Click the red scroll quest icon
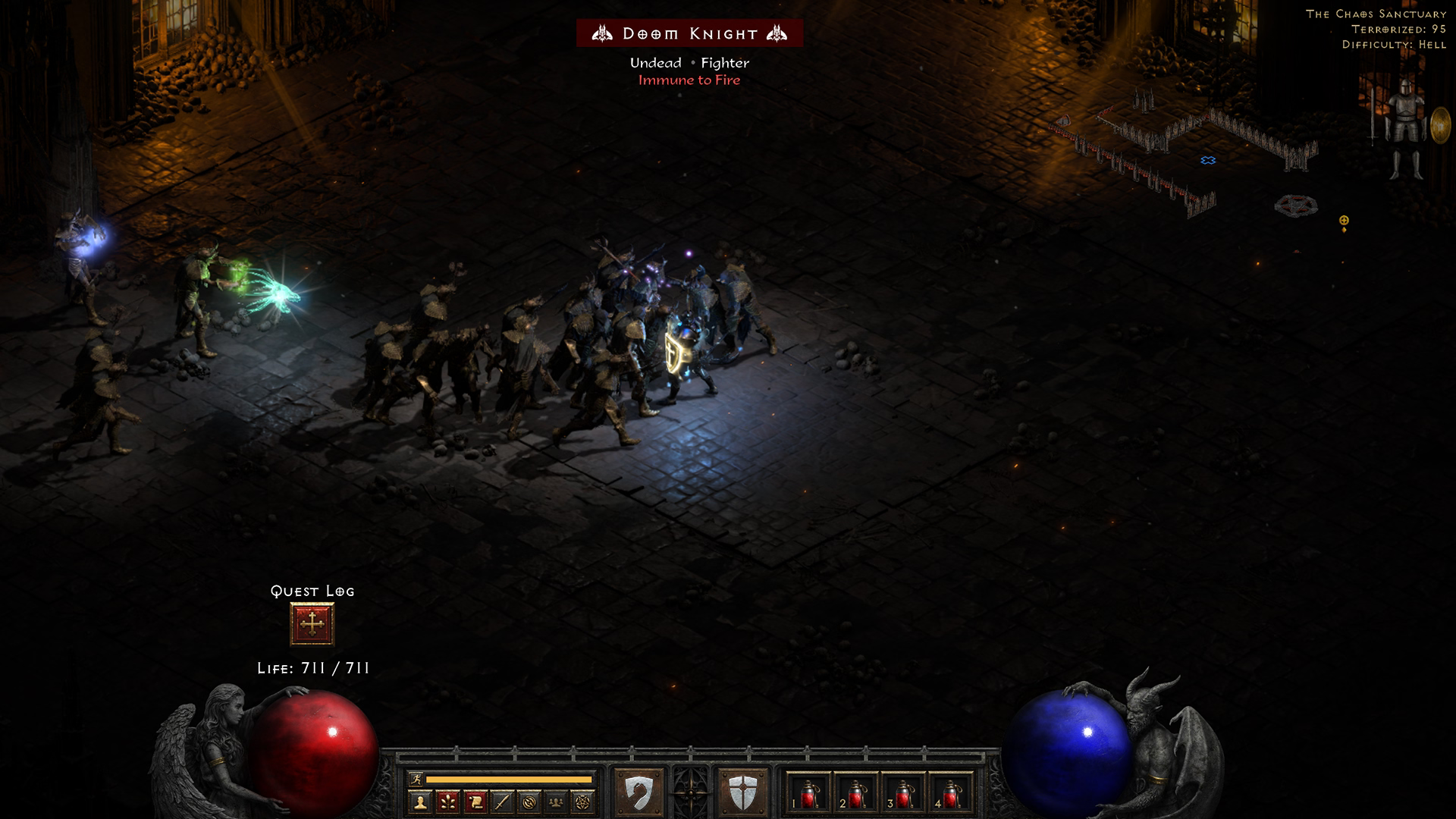The height and width of the screenshot is (819, 1456). [x=475, y=802]
